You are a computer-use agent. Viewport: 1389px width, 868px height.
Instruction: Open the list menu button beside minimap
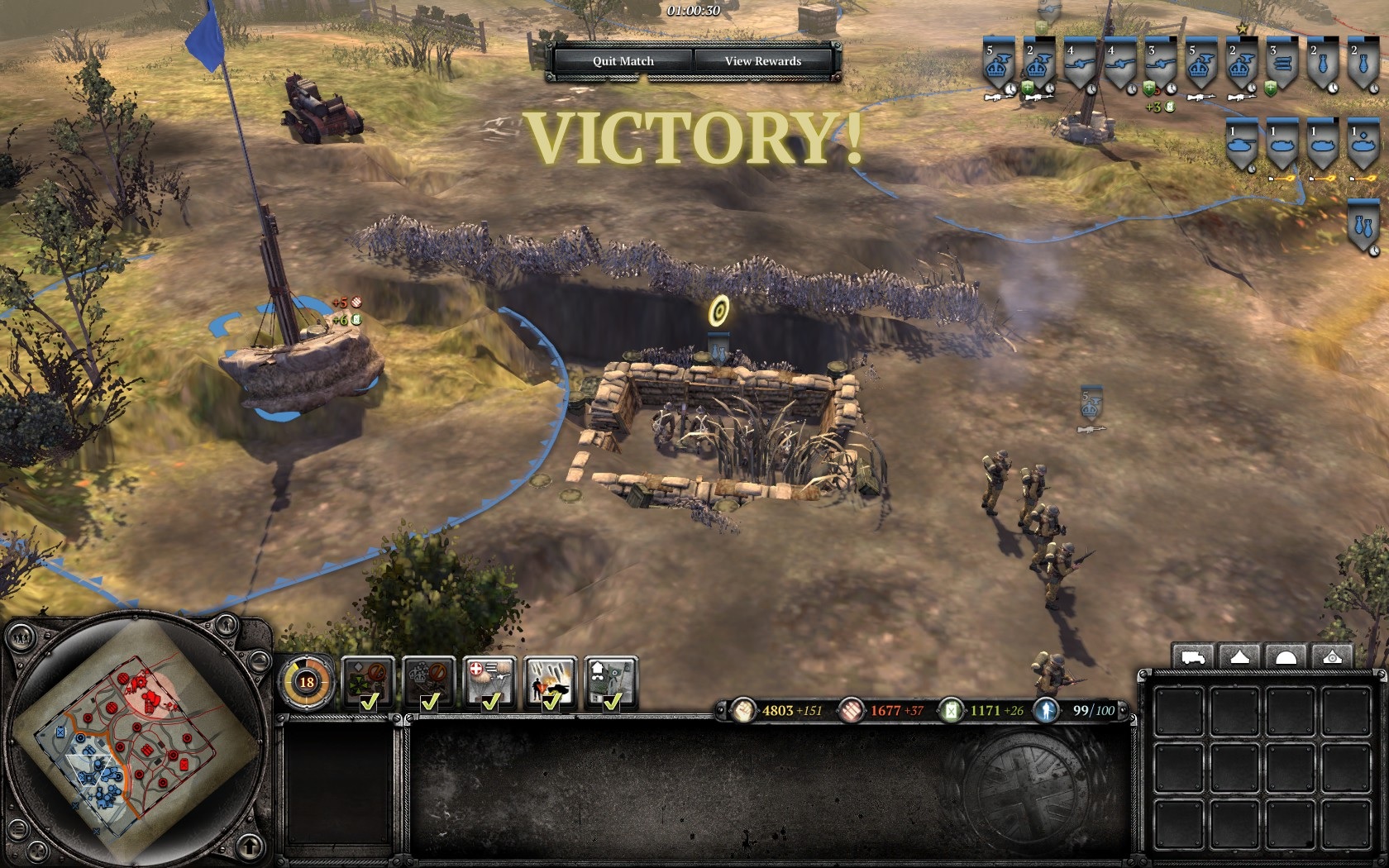(x=17, y=829)
